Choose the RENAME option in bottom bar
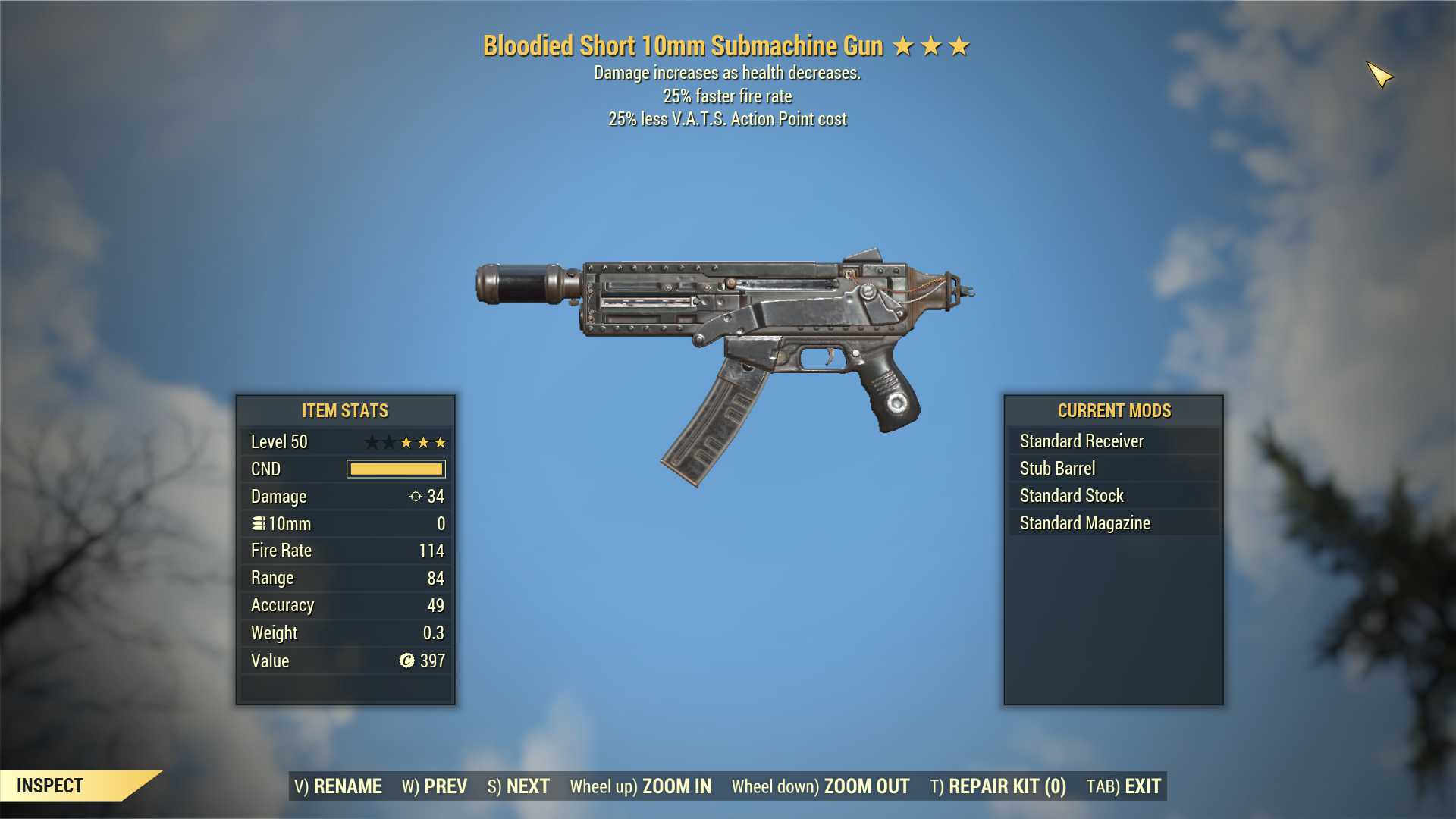Image resolution: width=1456 pixels, height=819 pixels. point(338,786)
